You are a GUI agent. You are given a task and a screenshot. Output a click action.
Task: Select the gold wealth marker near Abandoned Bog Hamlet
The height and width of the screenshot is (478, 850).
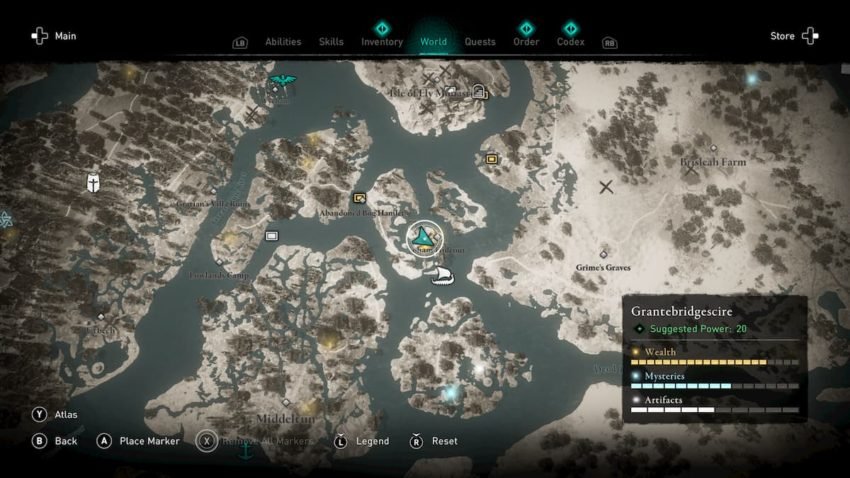click(x=359, y=198)
